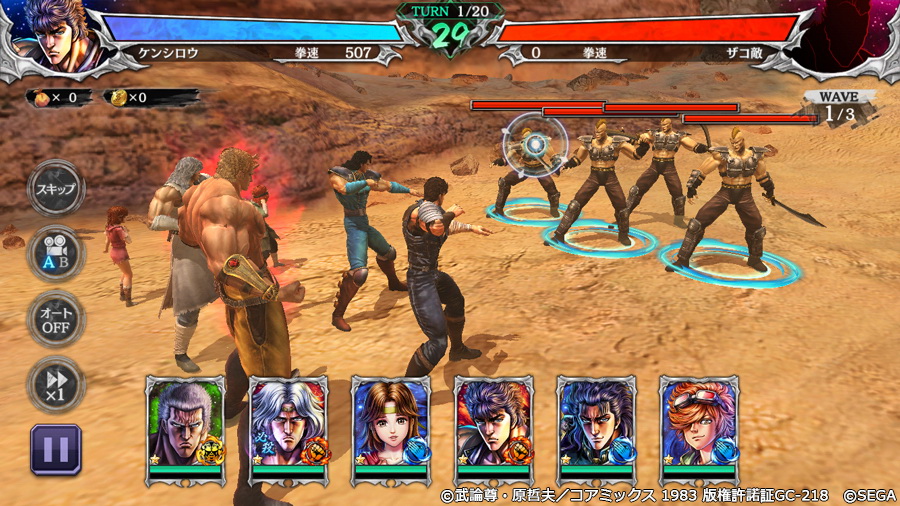The height and width of the screenshot is (506, 900).
Task: Change the ×1 battle speed
Action: pyautogui.click(x=55, y=384)
